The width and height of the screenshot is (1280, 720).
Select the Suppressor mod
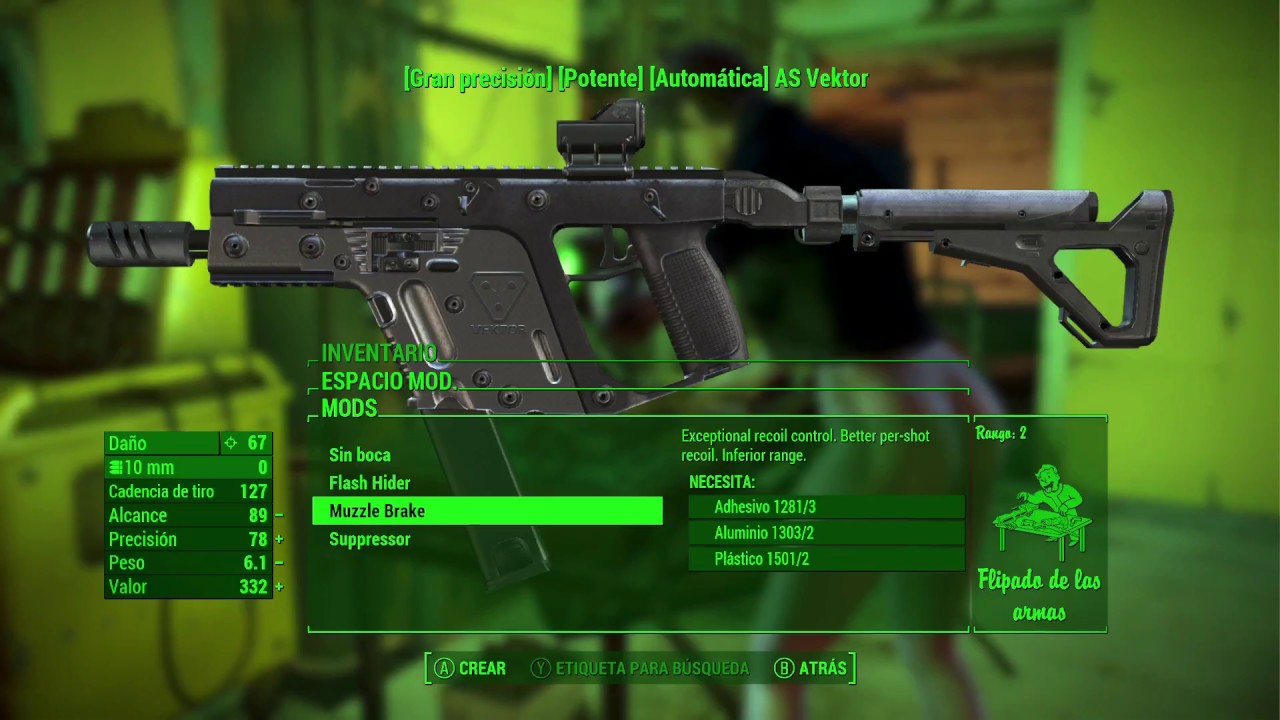click(x=370, y=539)
